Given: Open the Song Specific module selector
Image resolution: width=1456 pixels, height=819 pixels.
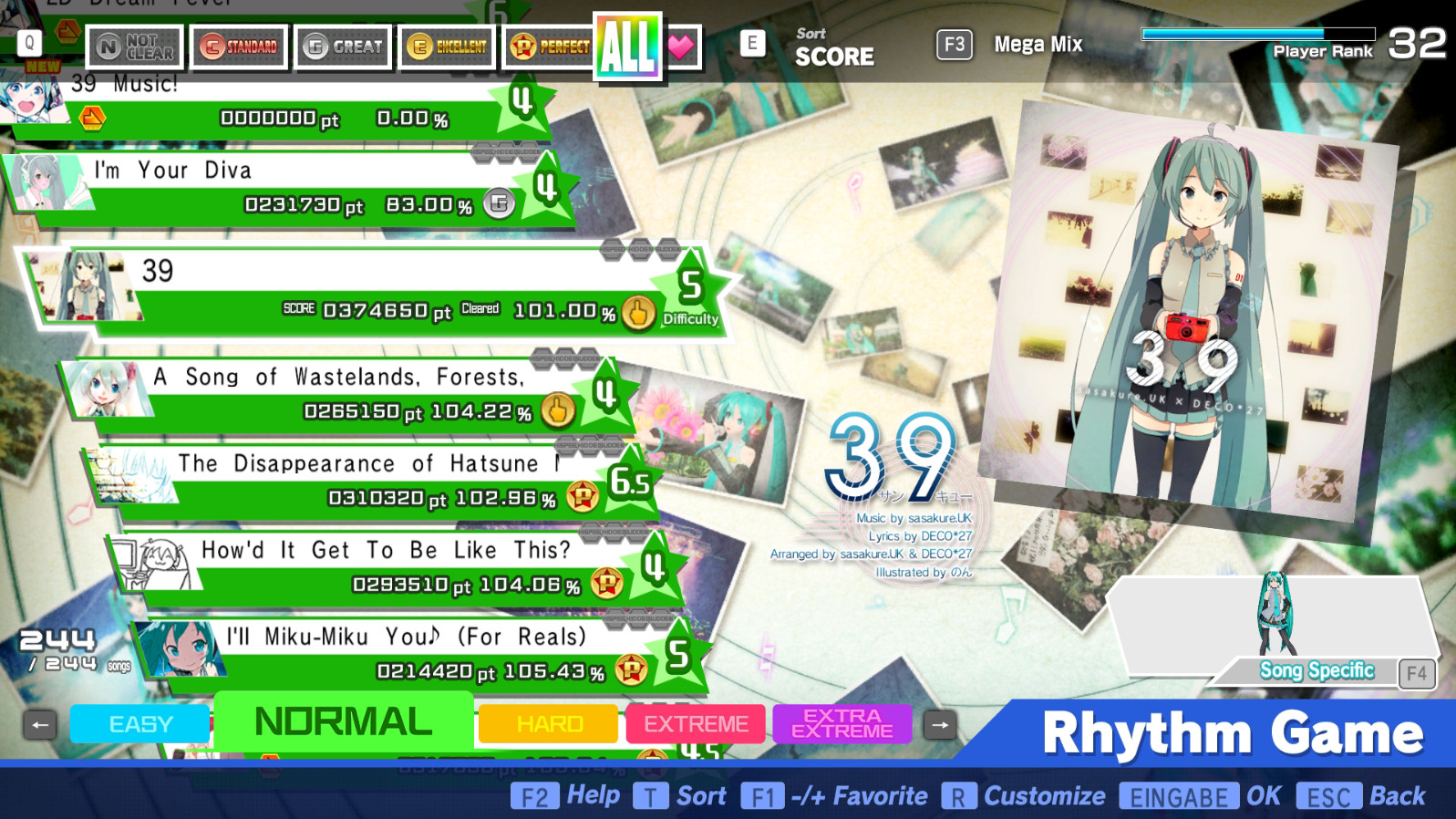Looking at the screenshot, I should pyautogui.click(x=1319, y=670).
